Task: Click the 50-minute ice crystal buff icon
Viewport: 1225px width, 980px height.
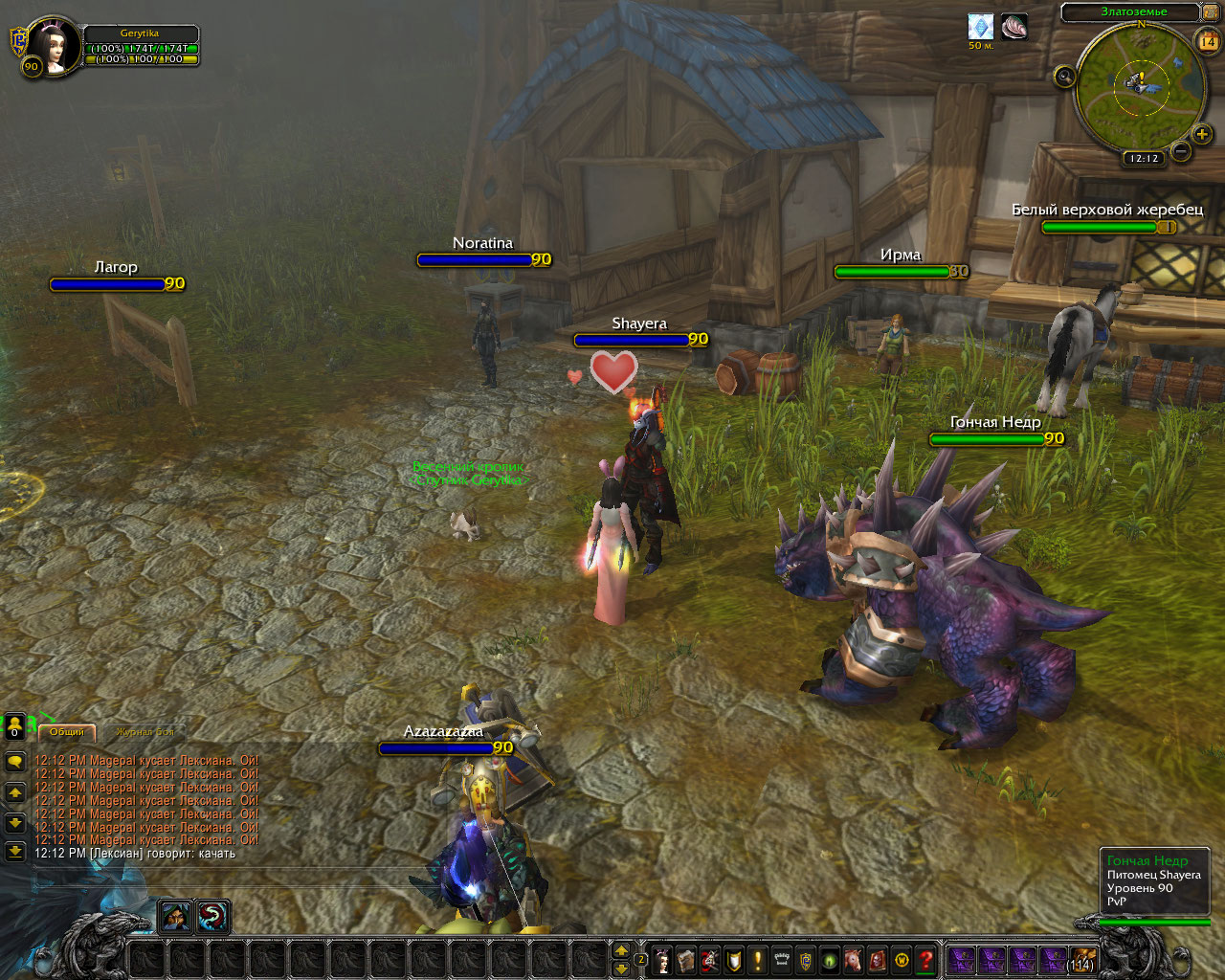Action: pyautogui.click(x=980, y=27)
